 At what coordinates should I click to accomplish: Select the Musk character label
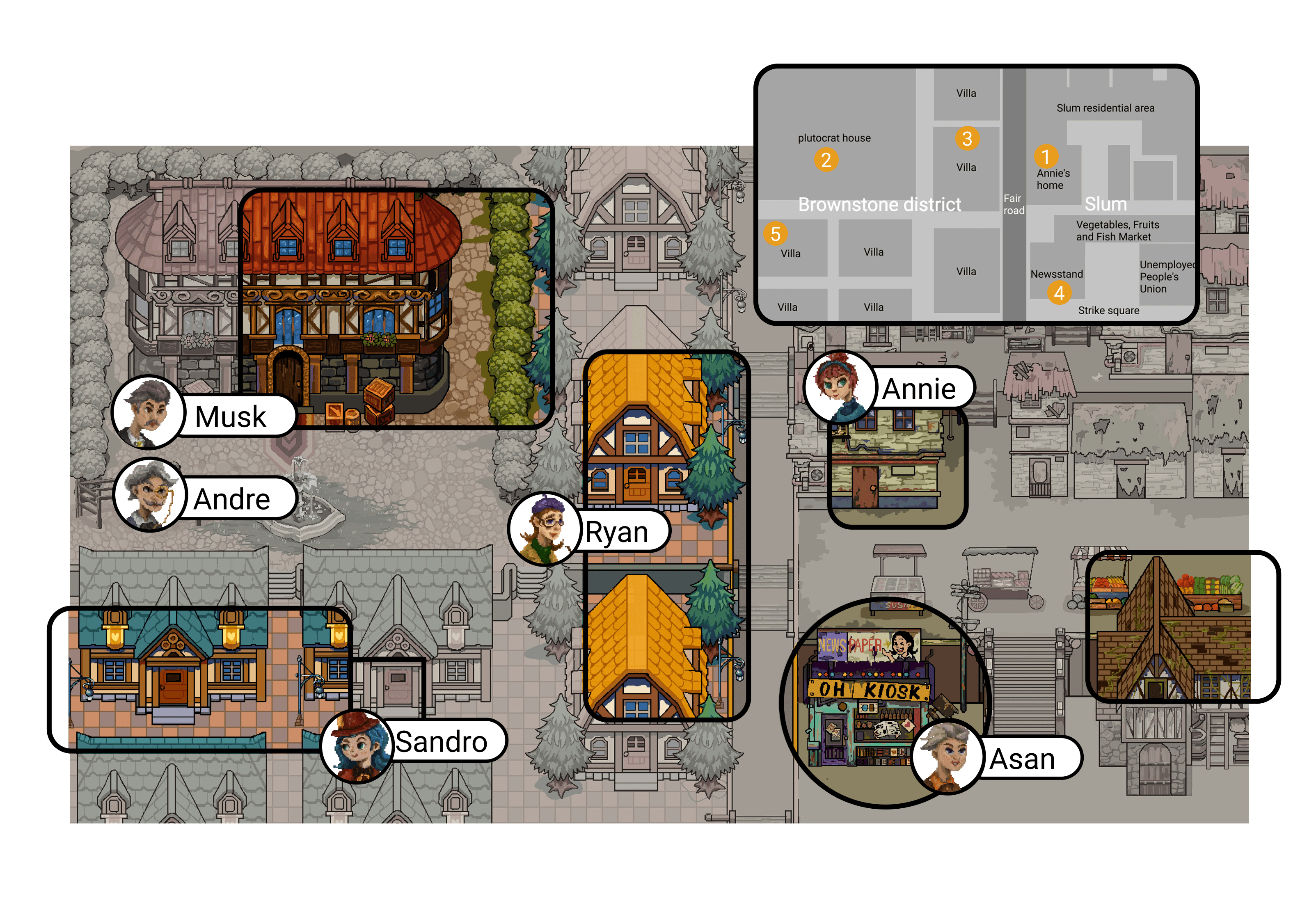[x=231, y=417]
